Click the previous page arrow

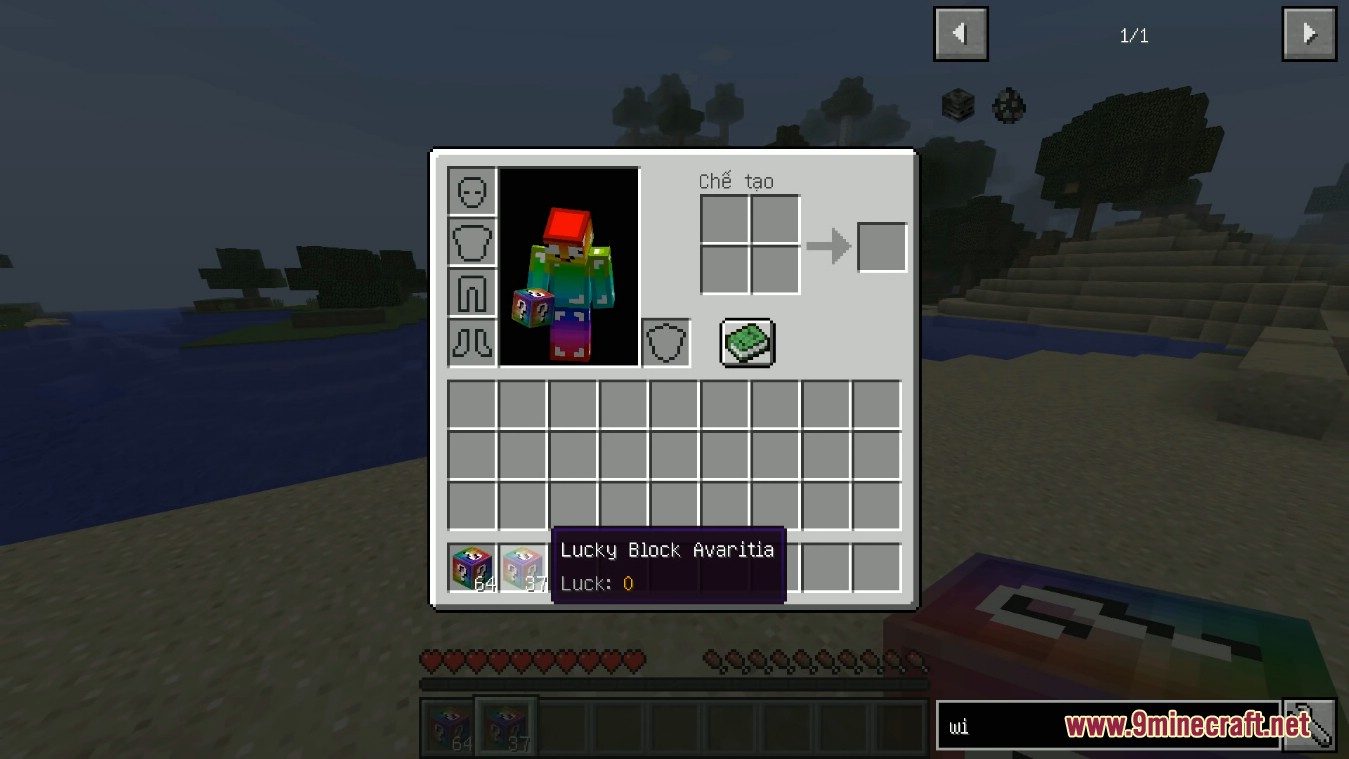[x=960, y=33]
